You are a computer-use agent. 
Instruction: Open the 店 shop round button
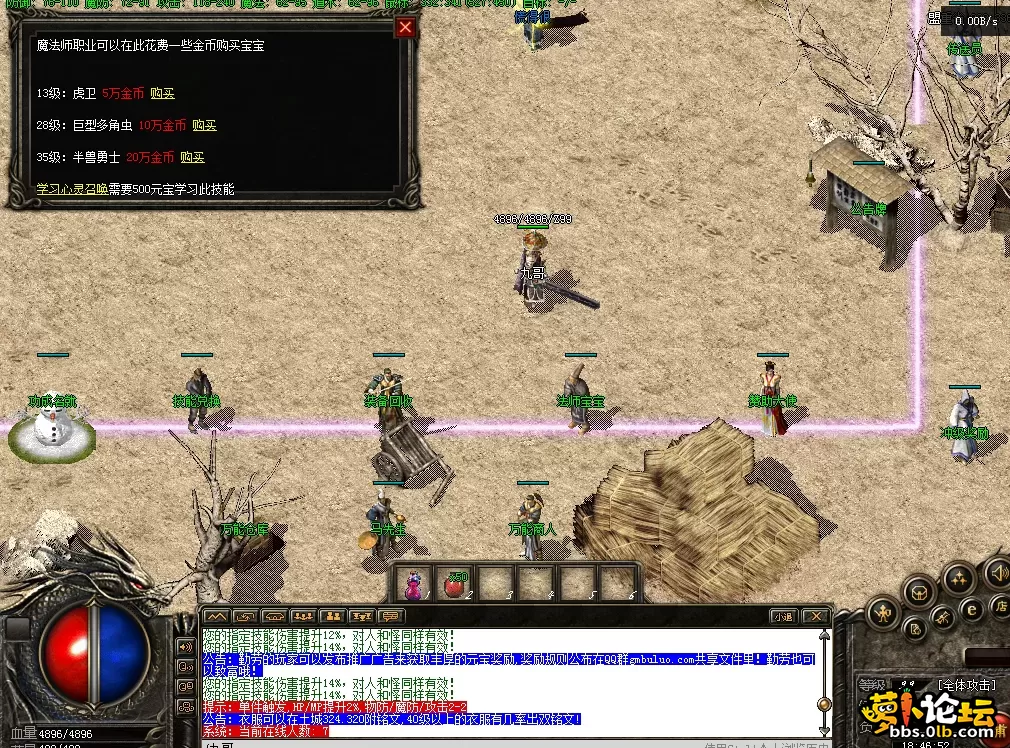pos(1000,606)
